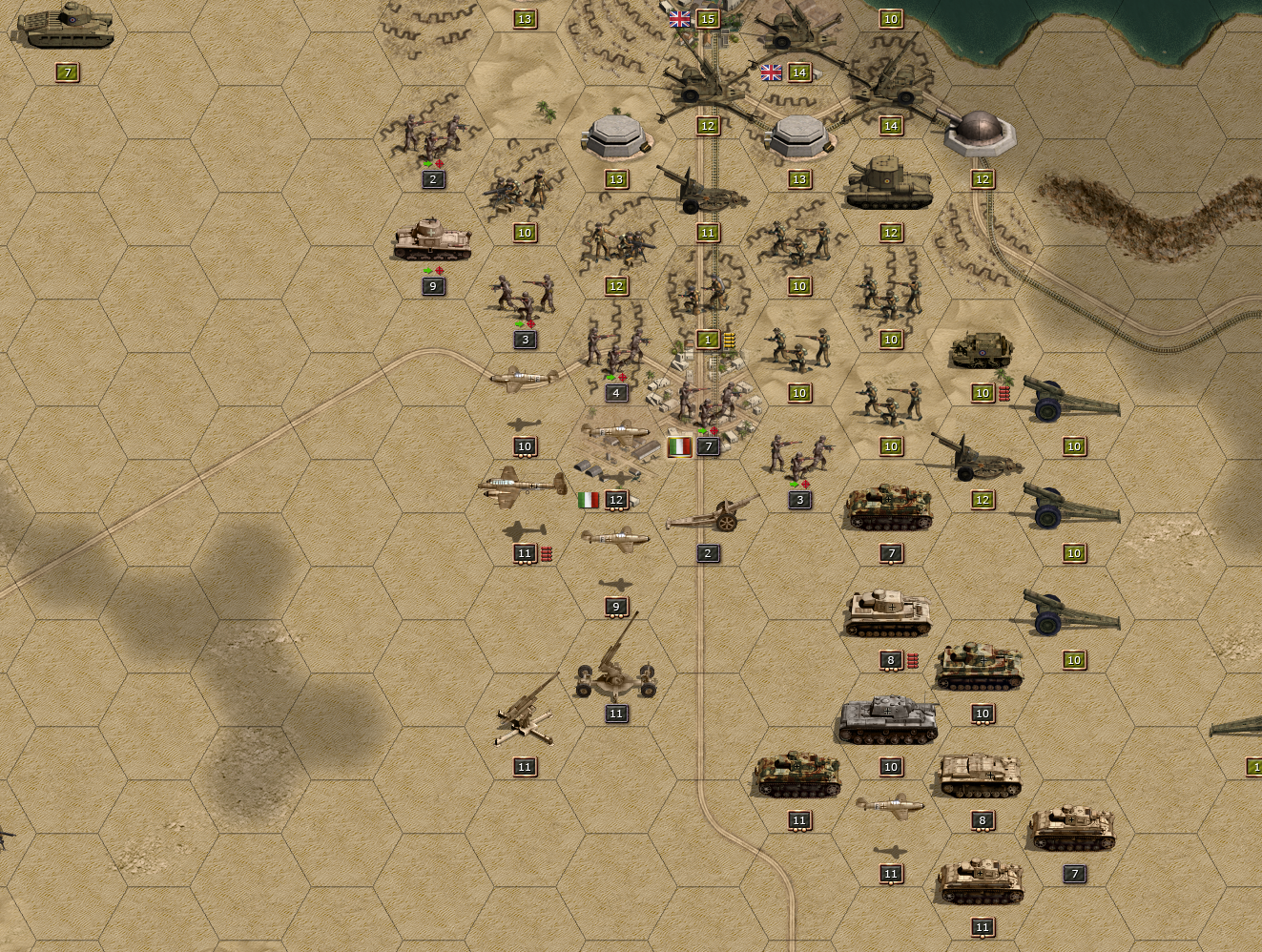Select the tan tank with strength 9
1262x952 pixels.
[431, 240]
